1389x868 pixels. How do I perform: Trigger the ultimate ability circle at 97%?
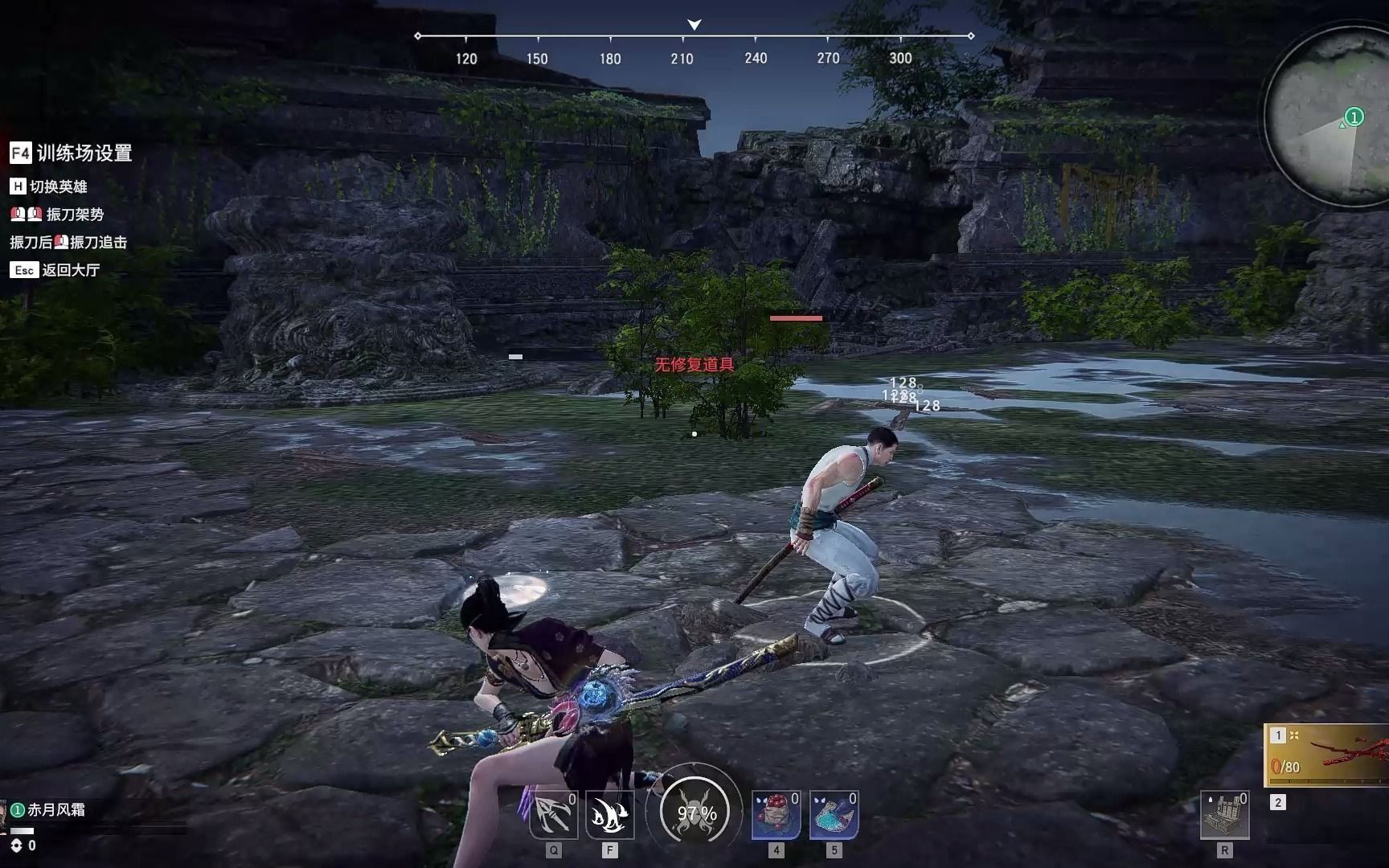tap(695, 813)
